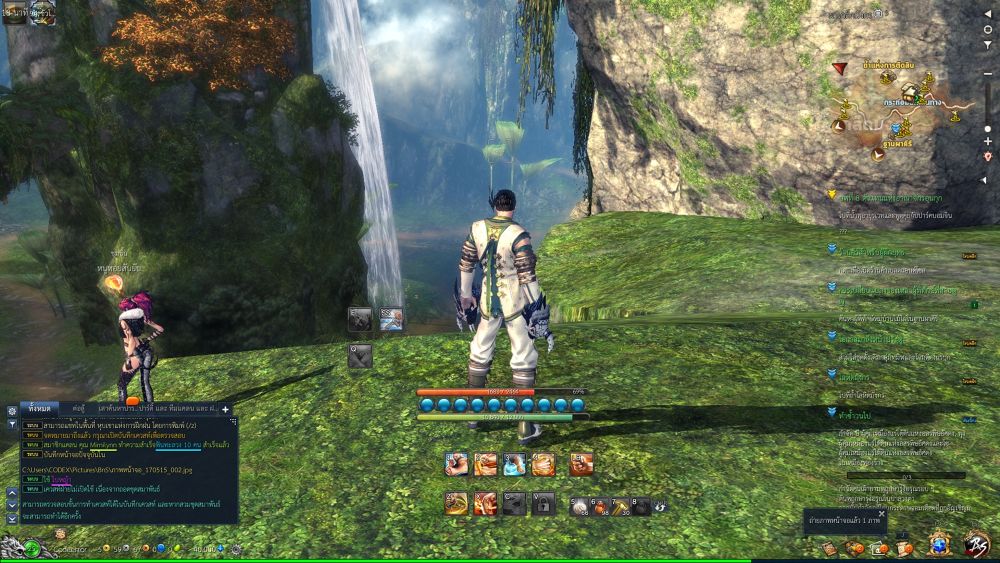Open the chat filter funnel icon

point(12,424)
